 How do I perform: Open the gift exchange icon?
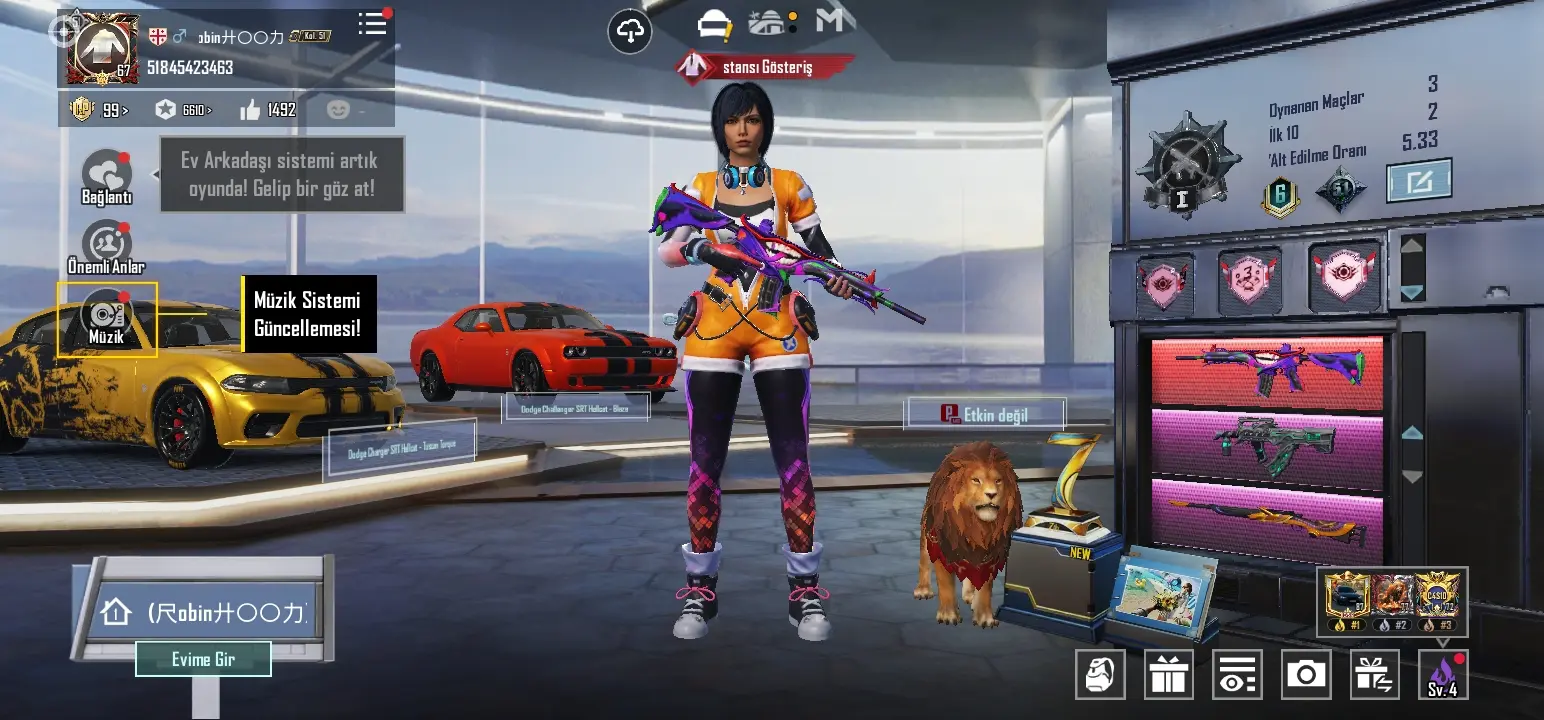pos(1375,674)
